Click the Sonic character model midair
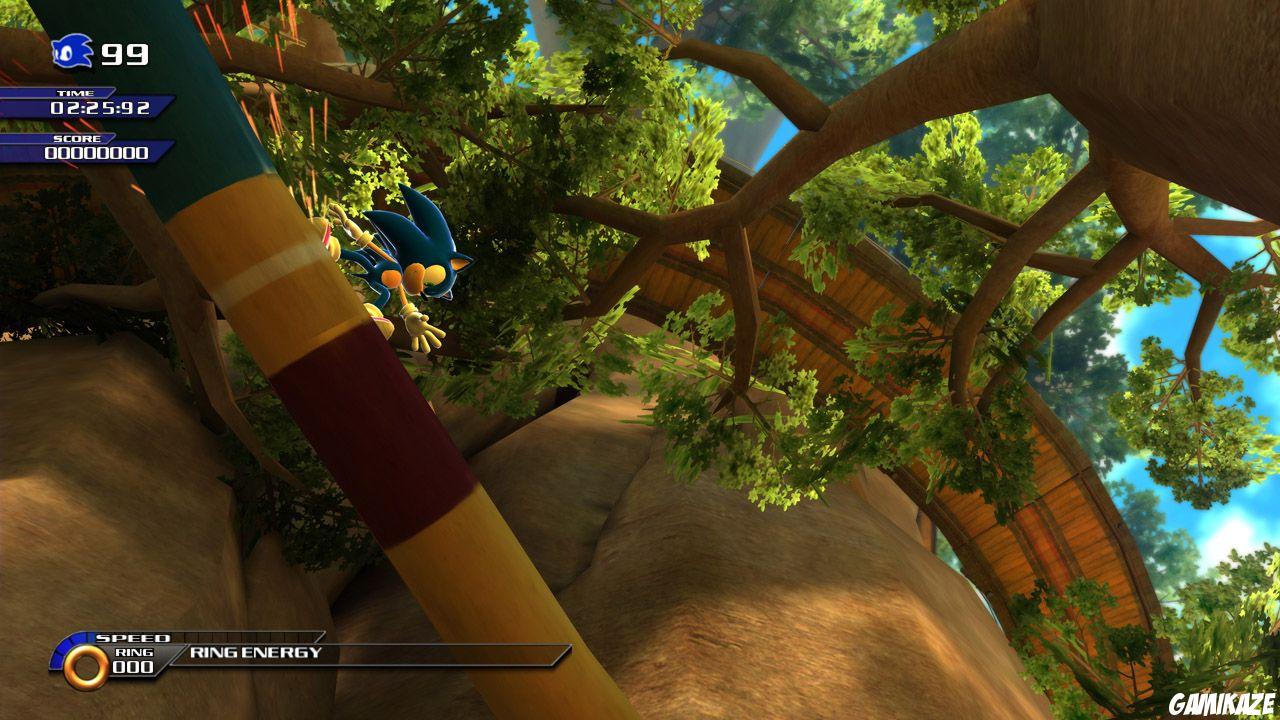 click(415, 270)
